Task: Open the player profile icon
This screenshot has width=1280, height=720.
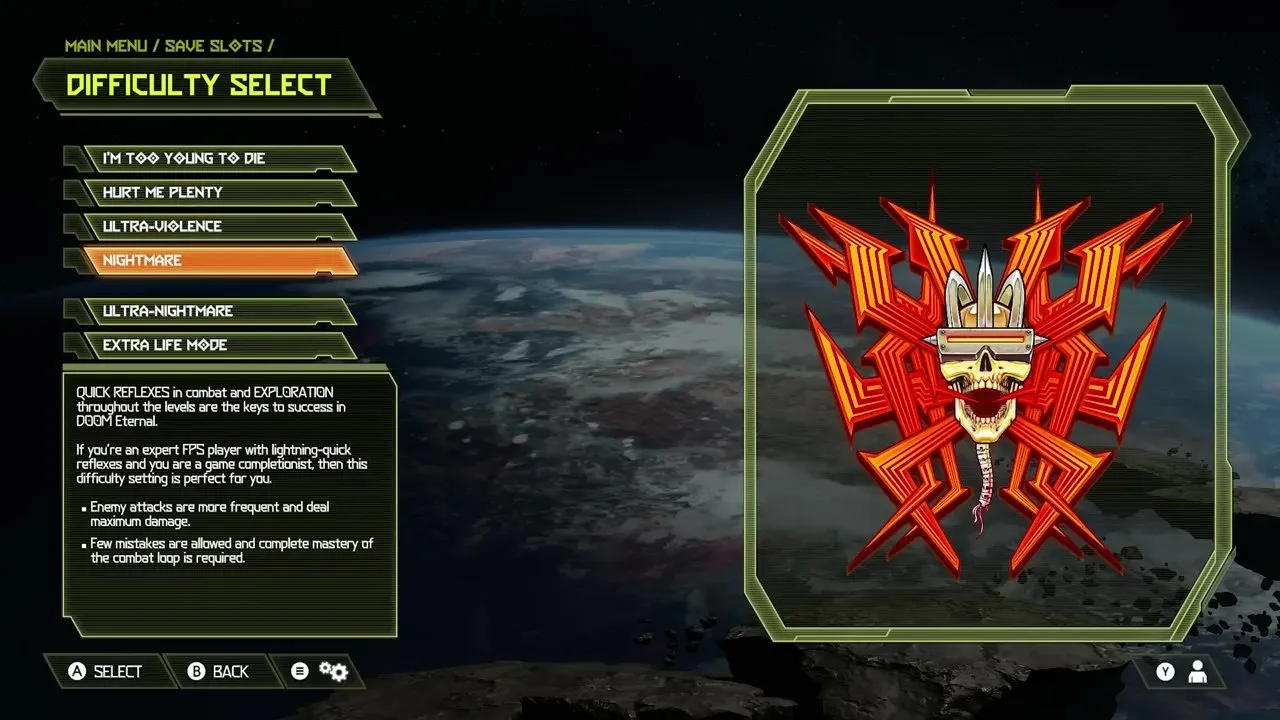Action: 1196,672
